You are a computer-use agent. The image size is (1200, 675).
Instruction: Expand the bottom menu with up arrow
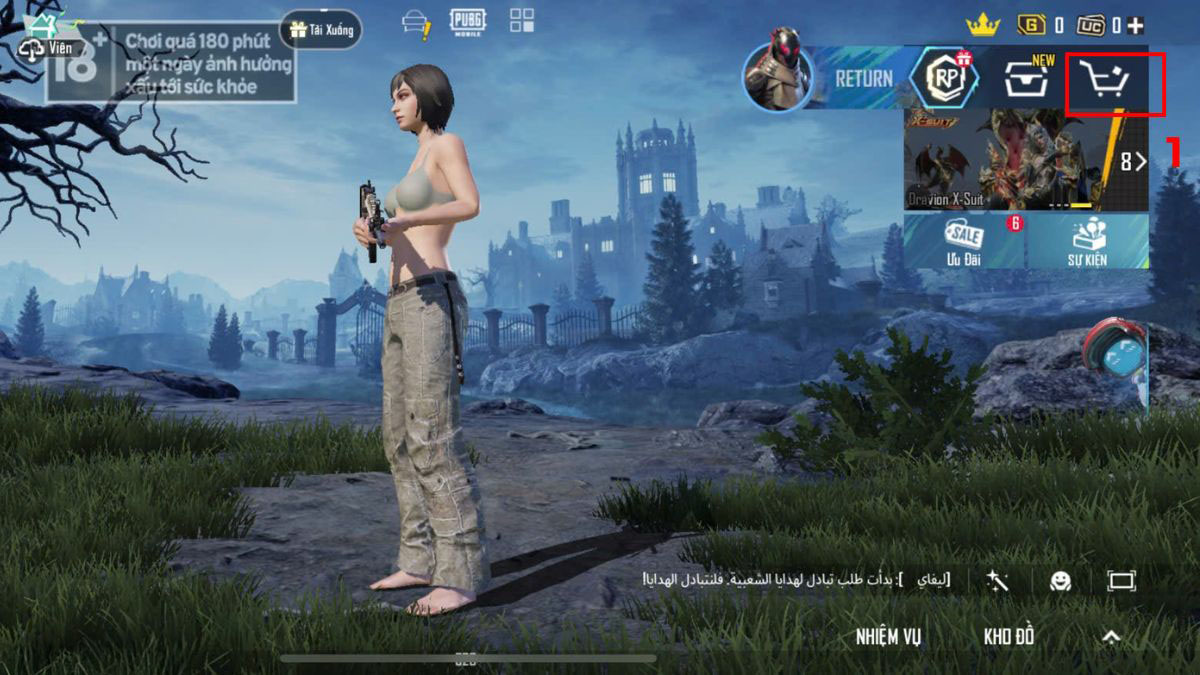(x=1111, y=637)
